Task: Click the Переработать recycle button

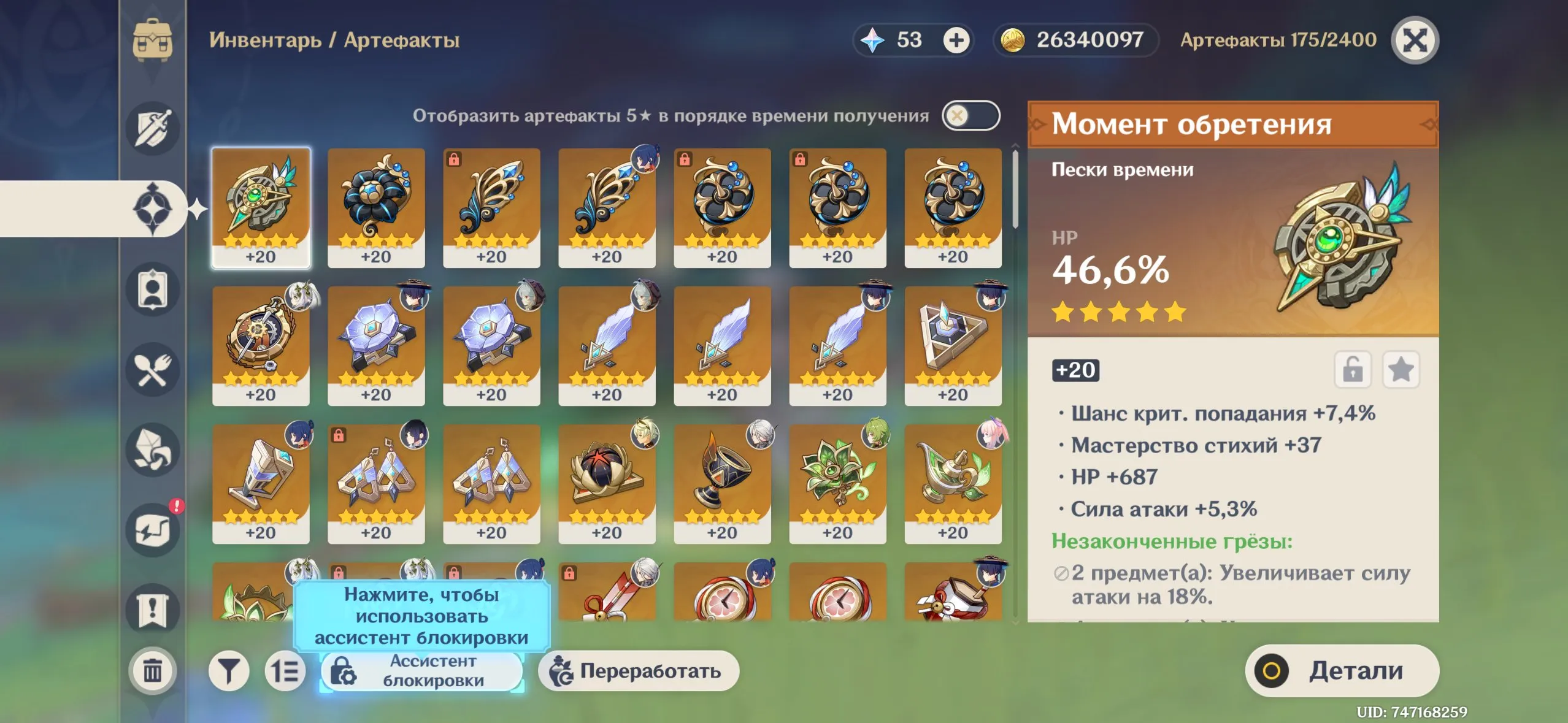Action: 638,671
